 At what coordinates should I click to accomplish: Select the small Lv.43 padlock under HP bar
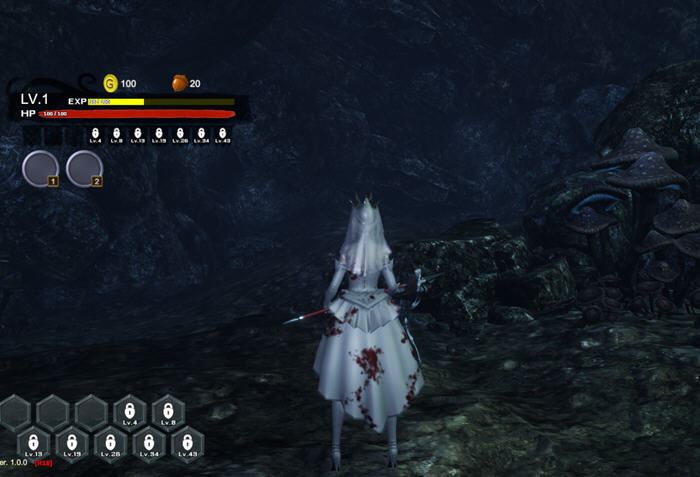[x=222, y=133]
